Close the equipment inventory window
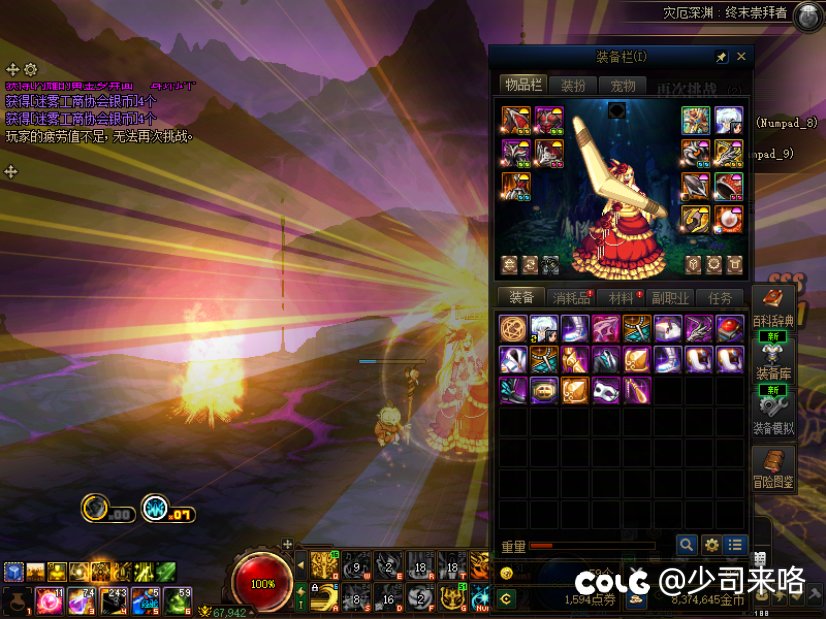This screenshot has height=619, width=826. 741,57
